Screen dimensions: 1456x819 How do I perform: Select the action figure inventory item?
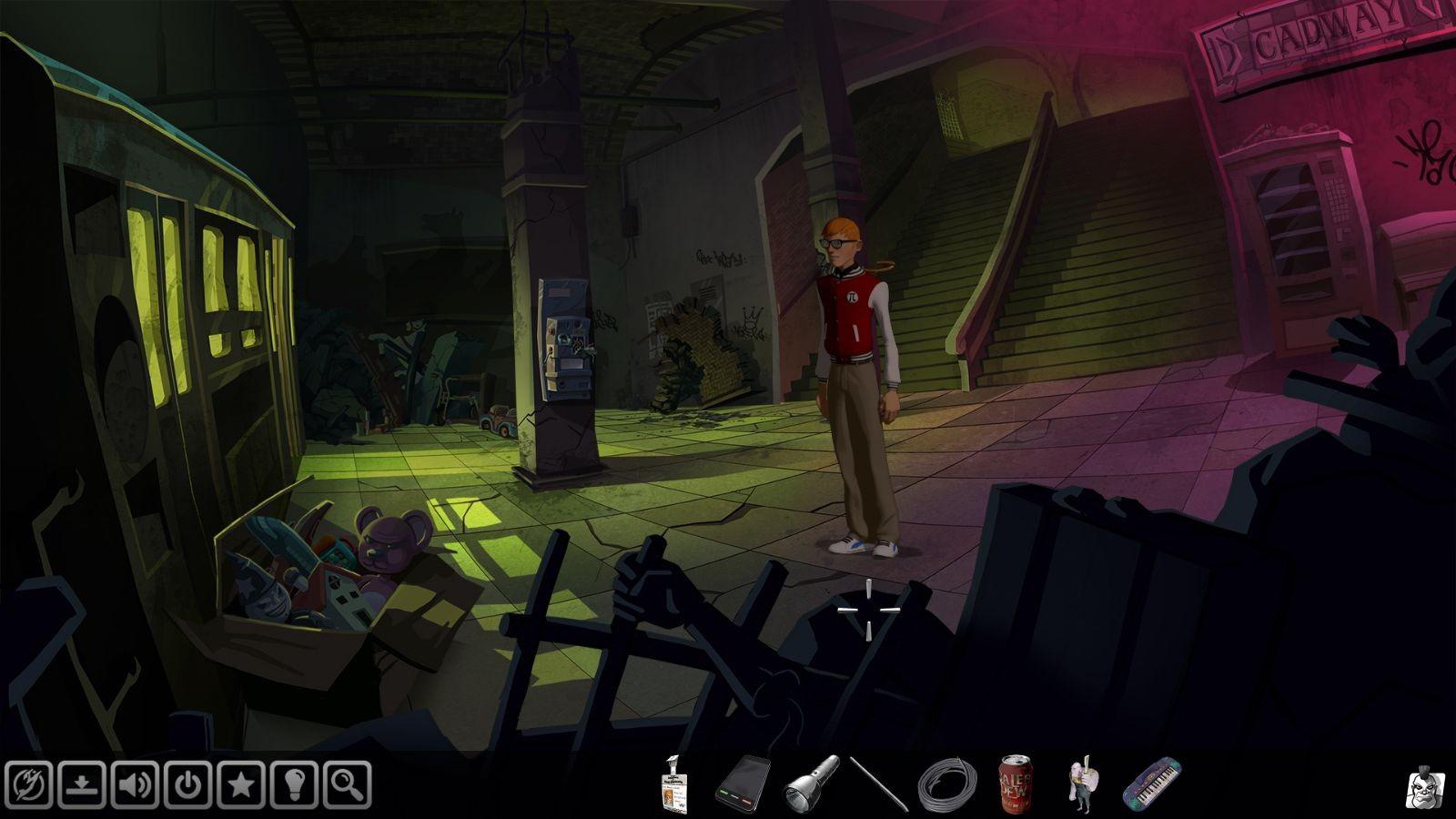click(1082, 783)
